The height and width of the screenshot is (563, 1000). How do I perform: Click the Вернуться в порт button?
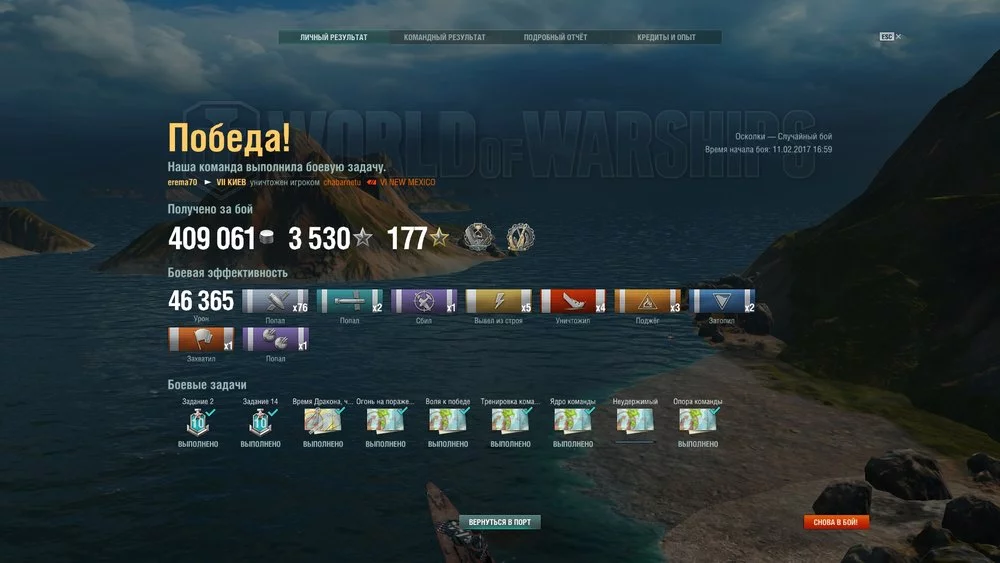[x=500, y=522]
